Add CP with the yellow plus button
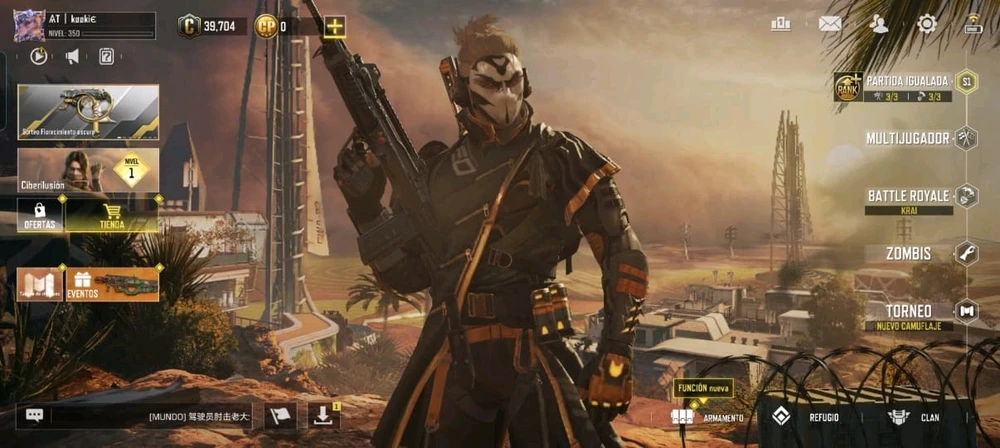 pyautogui.click(x=334, y=27)
